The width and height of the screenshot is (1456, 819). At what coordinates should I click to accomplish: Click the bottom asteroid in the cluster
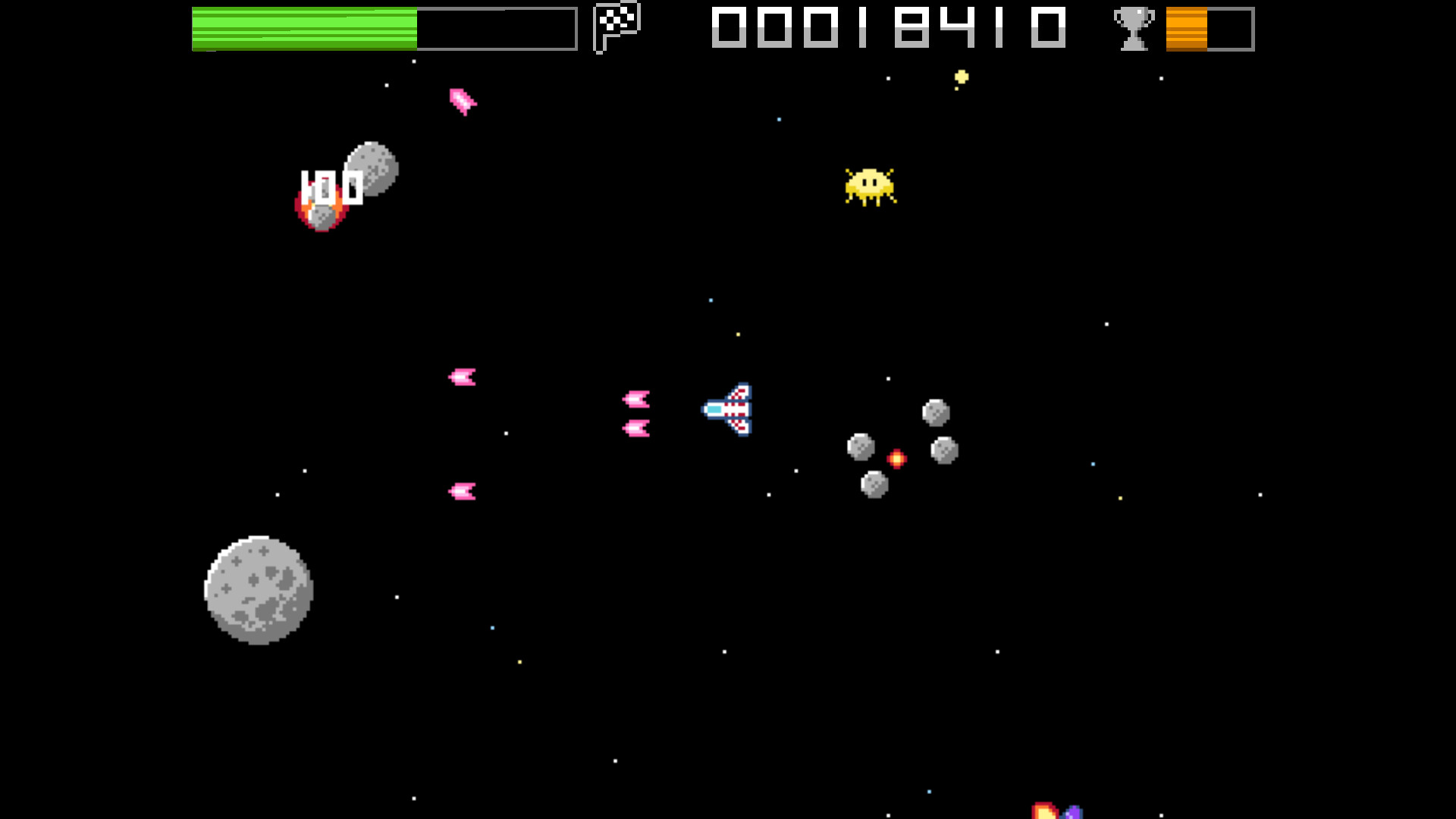873,482
